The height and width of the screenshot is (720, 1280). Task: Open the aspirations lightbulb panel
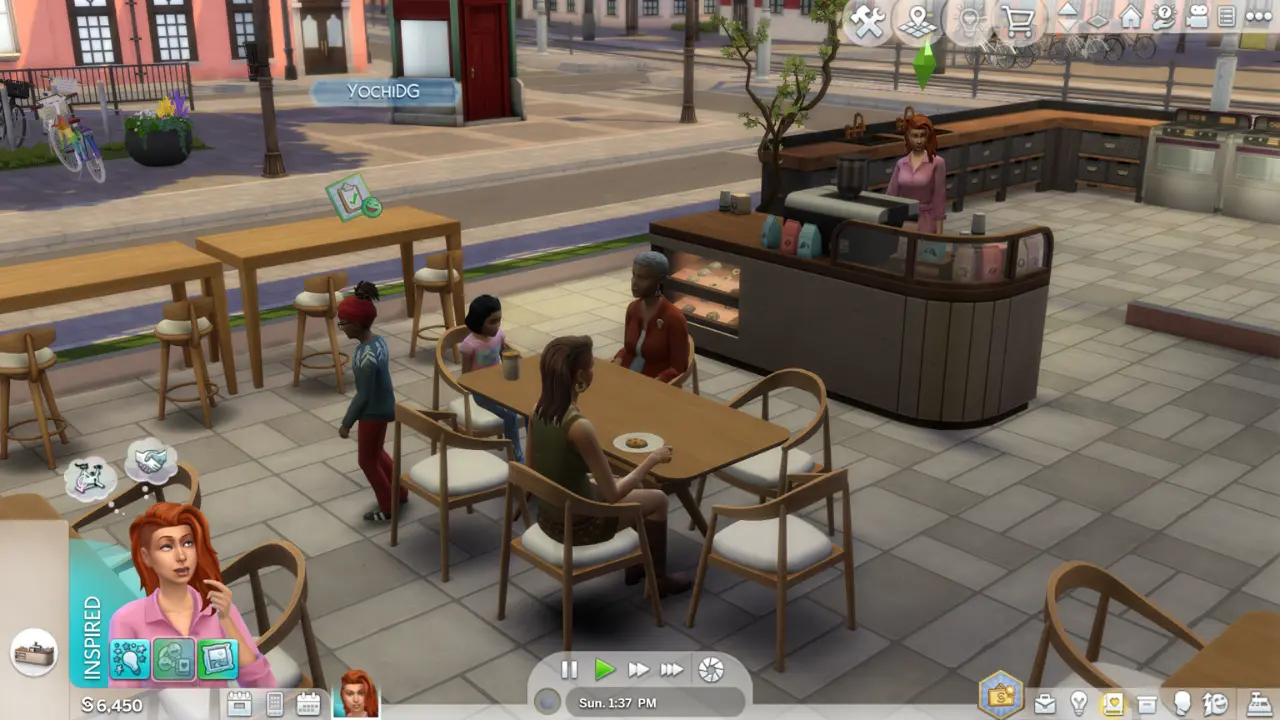1079,704
